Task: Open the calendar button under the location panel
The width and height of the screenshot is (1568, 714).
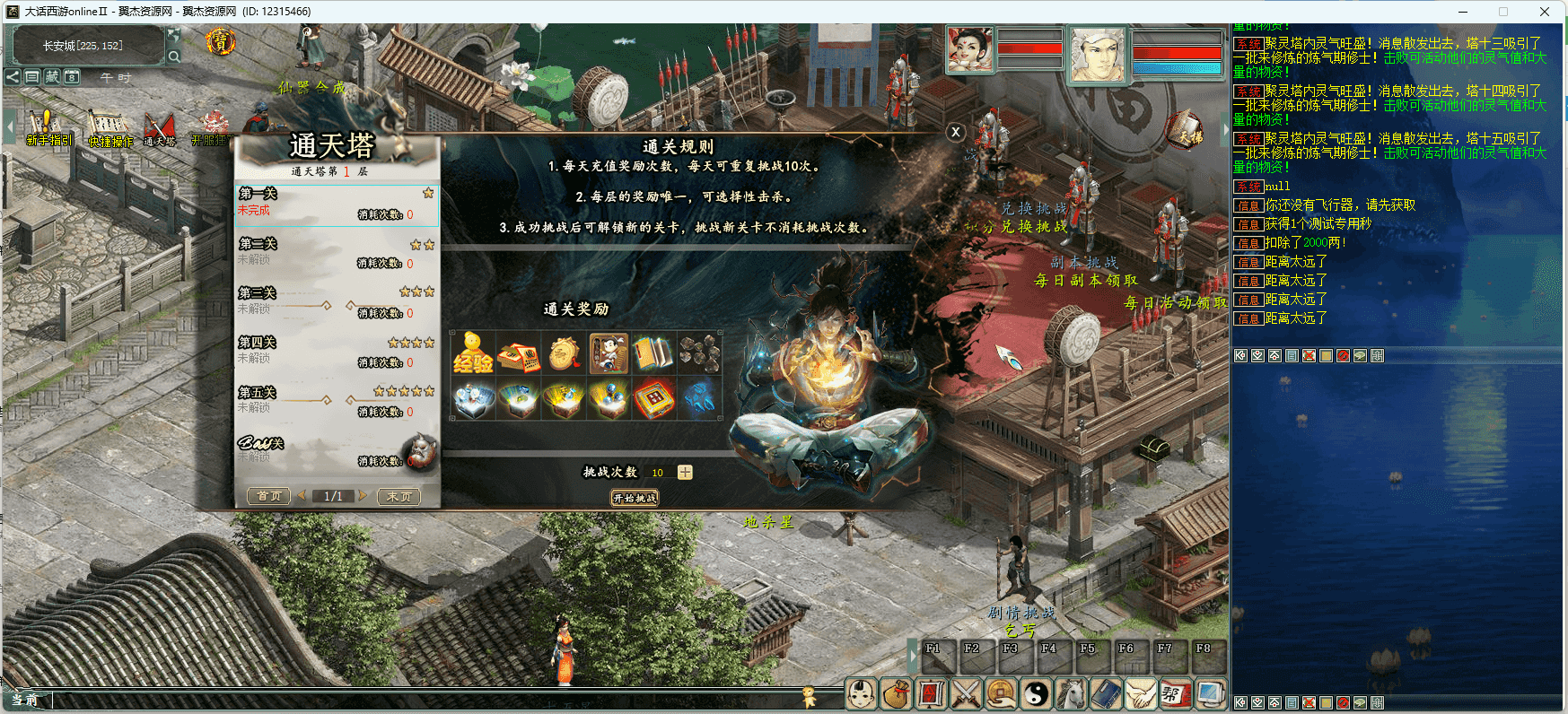Action: tap(72, 77)
